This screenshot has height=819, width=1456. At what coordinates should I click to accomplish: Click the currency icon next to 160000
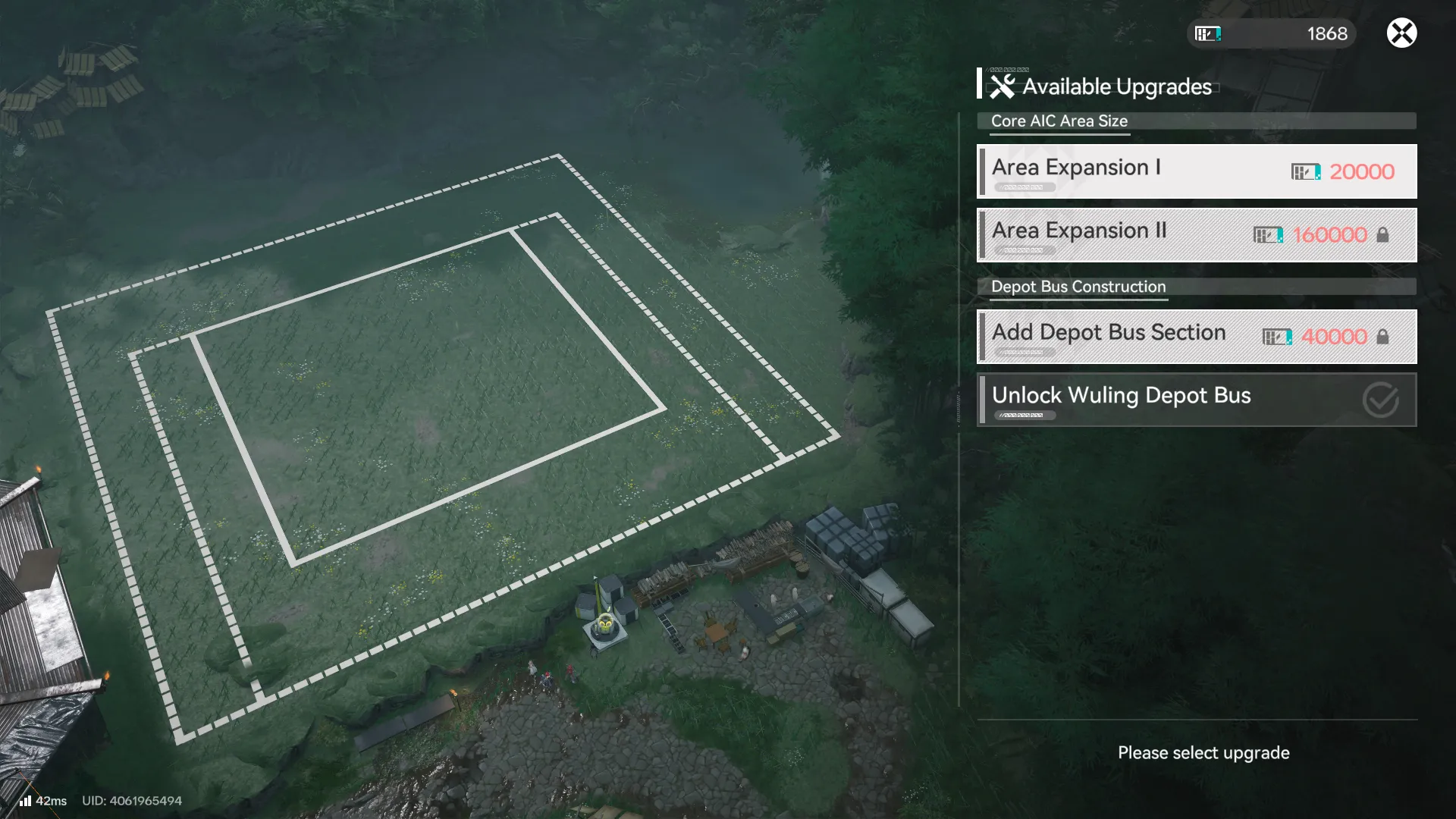pos(1268,234)
